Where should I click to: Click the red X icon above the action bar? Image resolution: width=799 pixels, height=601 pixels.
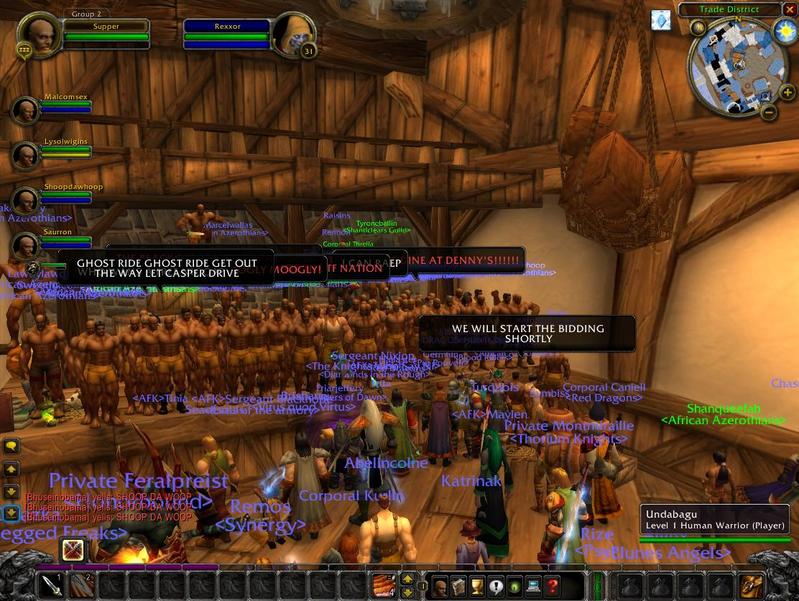73,550
